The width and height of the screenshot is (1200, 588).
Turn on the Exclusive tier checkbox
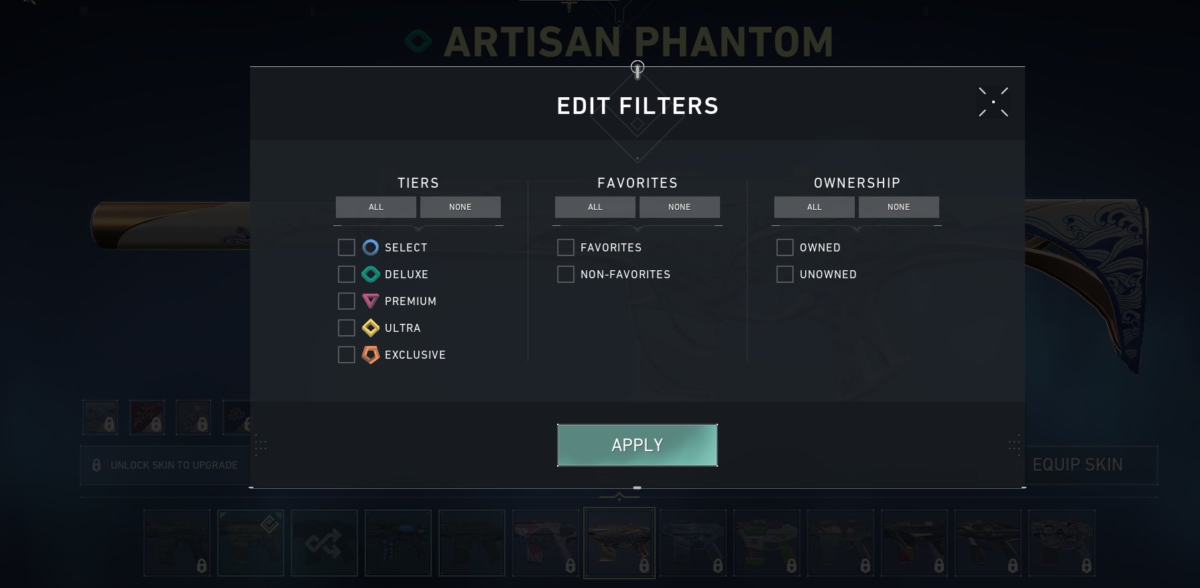tap(347, 355)
